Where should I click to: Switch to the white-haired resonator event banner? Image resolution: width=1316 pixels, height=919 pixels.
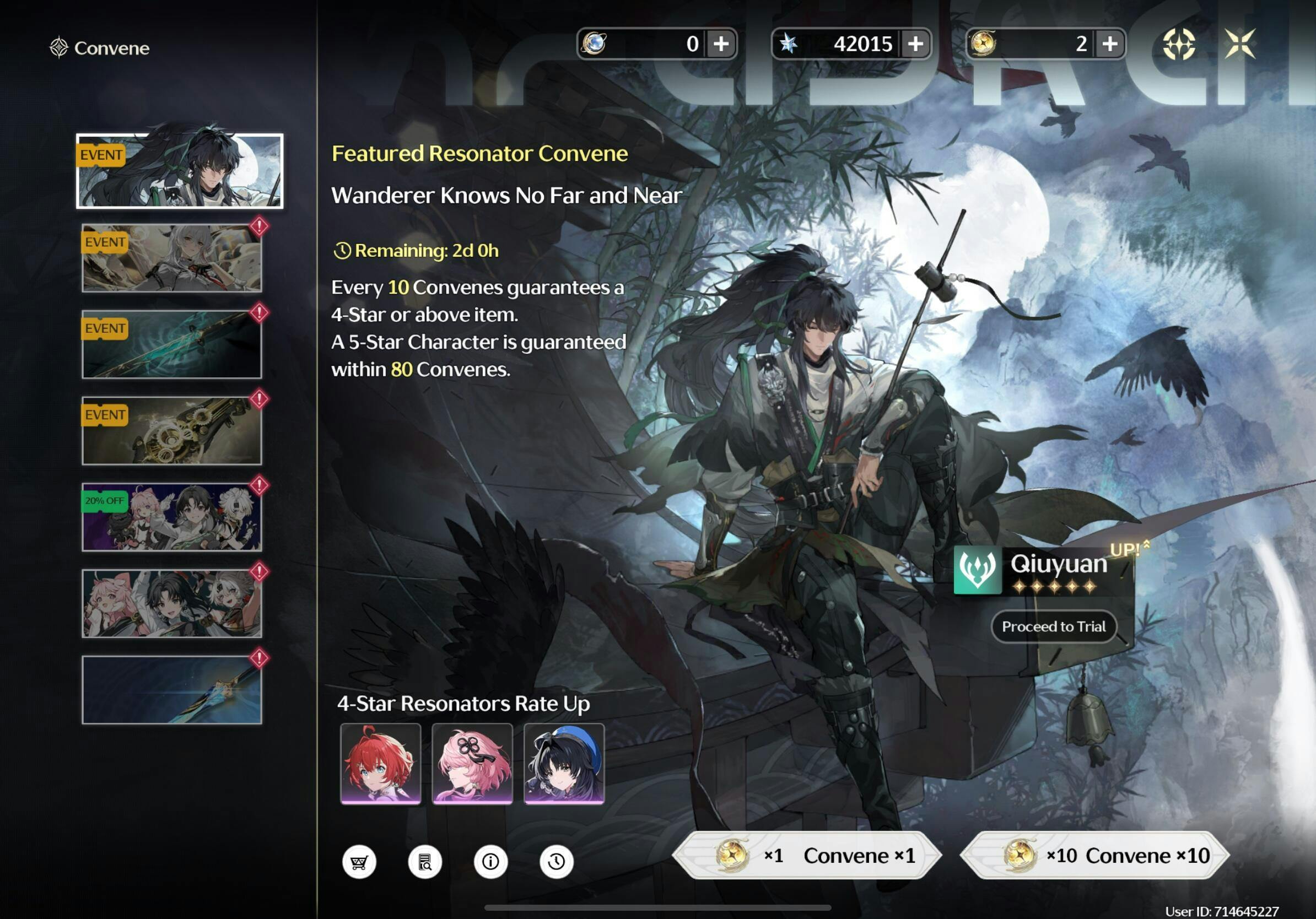171,258
